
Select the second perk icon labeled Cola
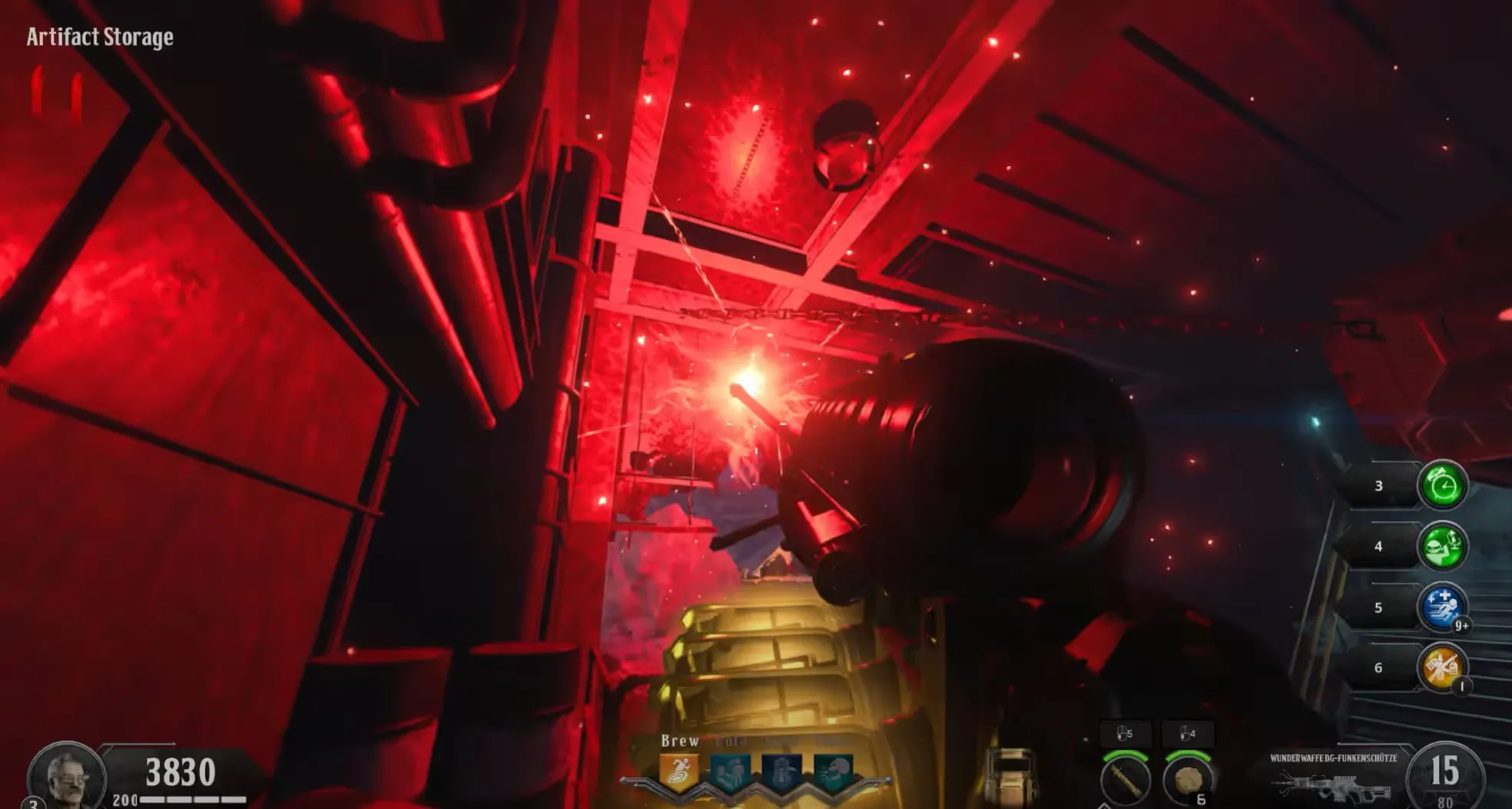(x=731, y=772)
